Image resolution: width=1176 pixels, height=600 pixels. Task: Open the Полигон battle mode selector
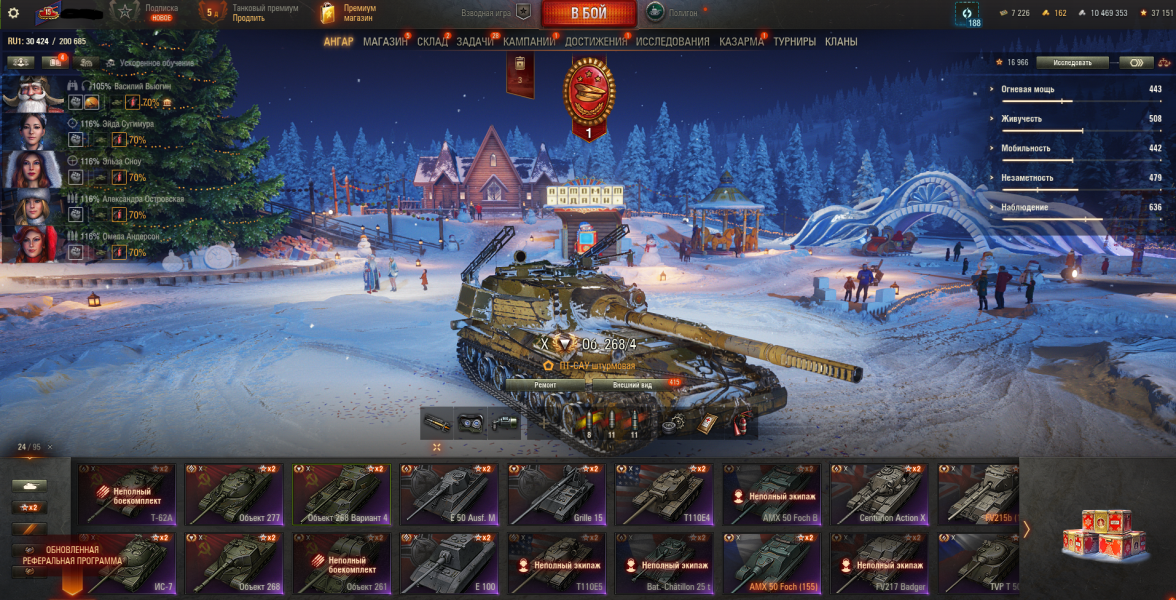672,13
